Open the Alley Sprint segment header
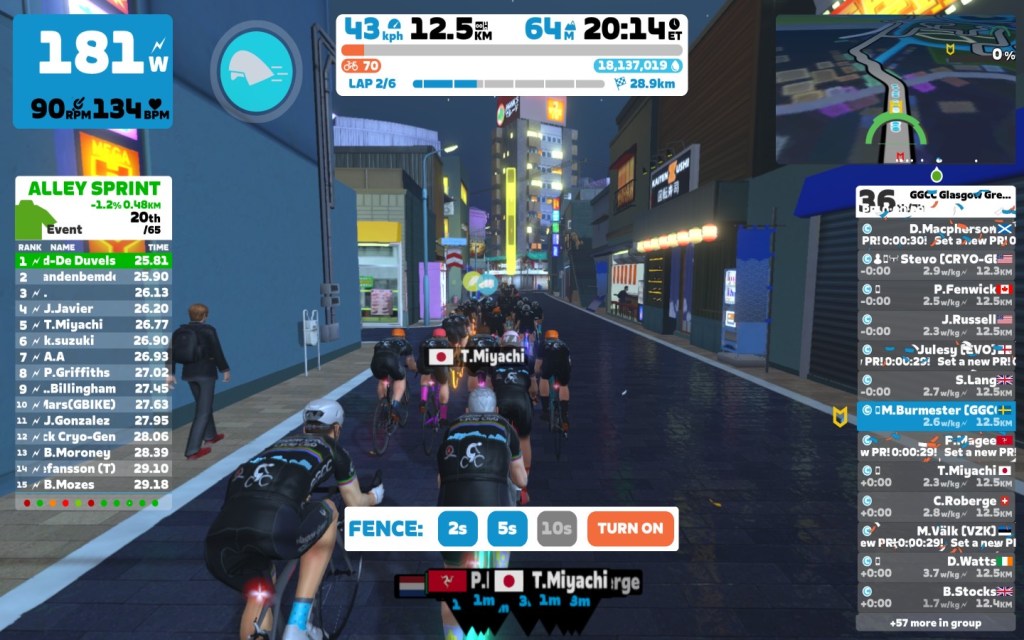Screen dimensions: 1024x640 tap(93, 208)
